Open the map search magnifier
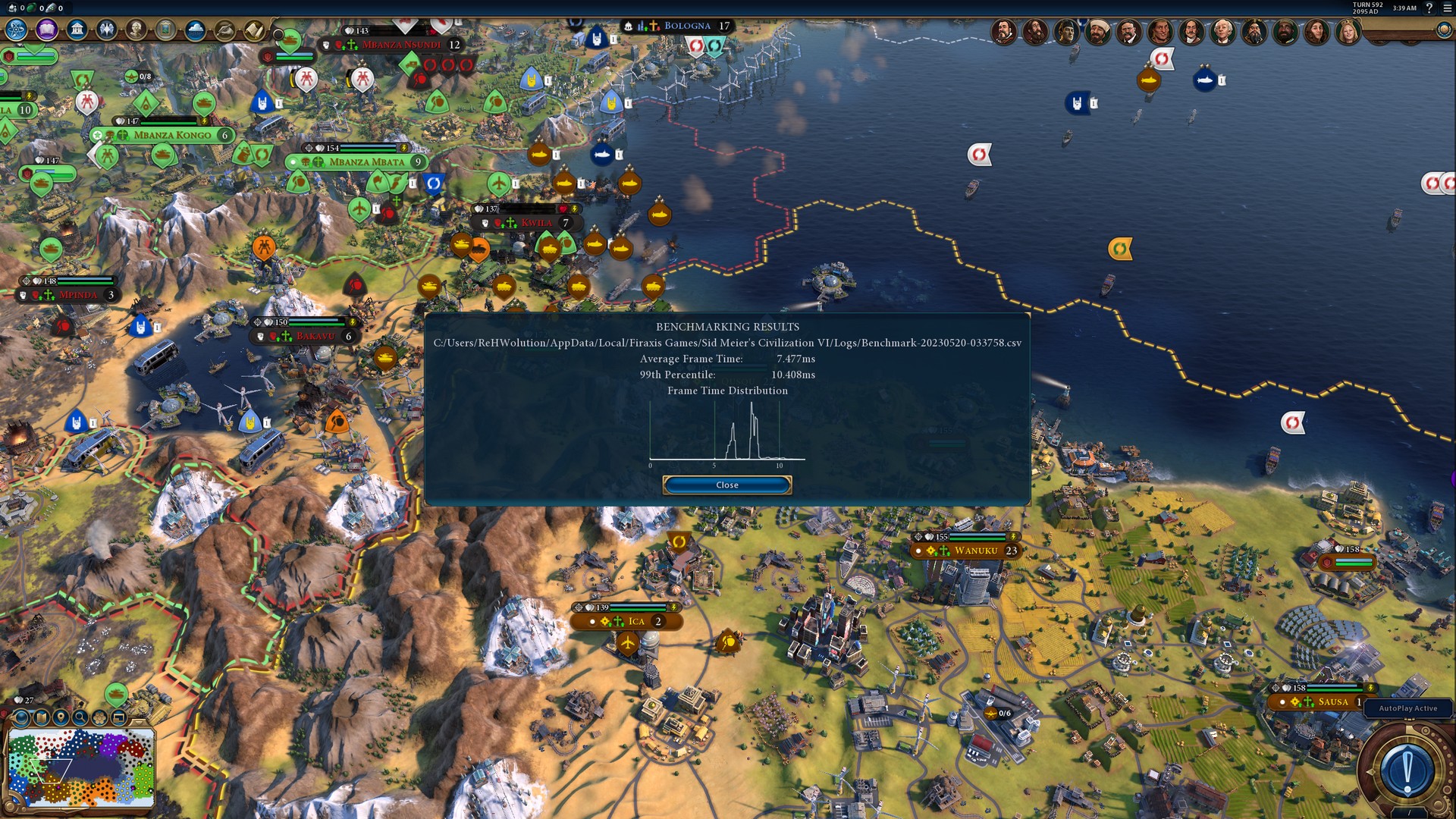 [80, 717]
